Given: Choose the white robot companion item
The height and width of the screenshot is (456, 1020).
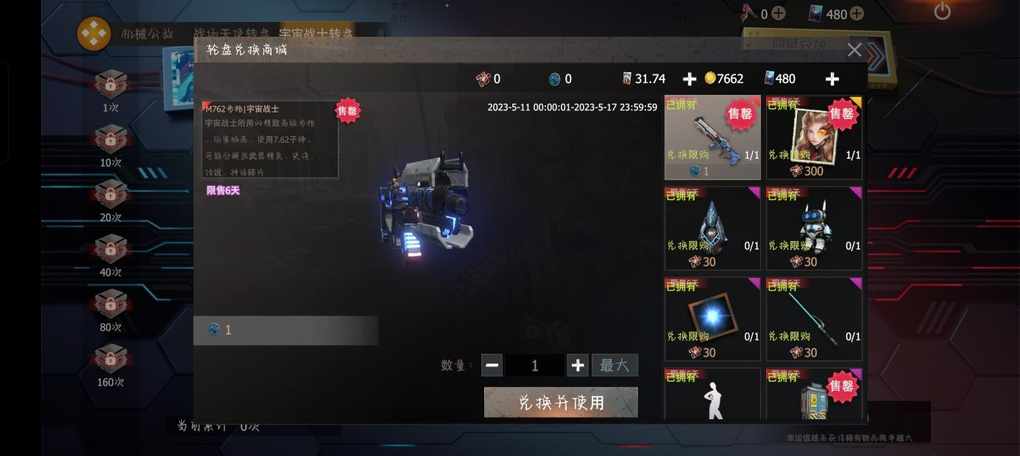Looking at the screenshot, I should pyautogui.click(x=814, y=227).
